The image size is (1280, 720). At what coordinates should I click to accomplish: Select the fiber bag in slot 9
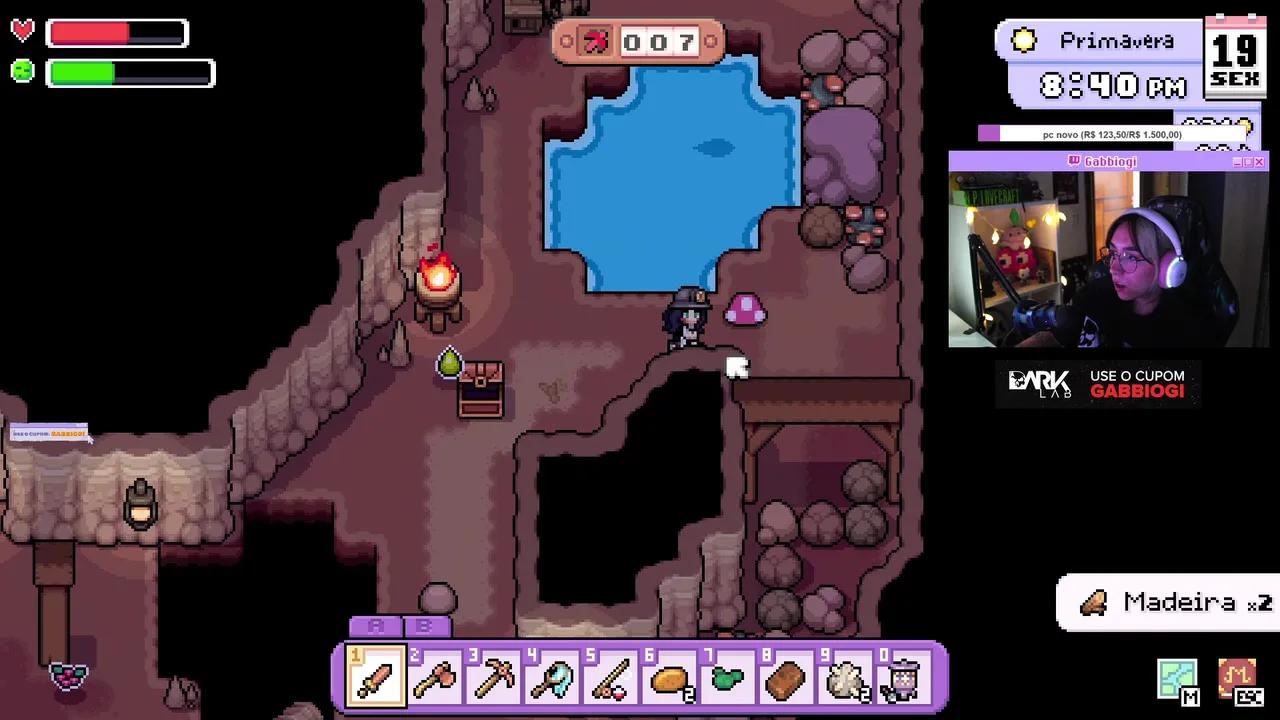coord(845,678)
